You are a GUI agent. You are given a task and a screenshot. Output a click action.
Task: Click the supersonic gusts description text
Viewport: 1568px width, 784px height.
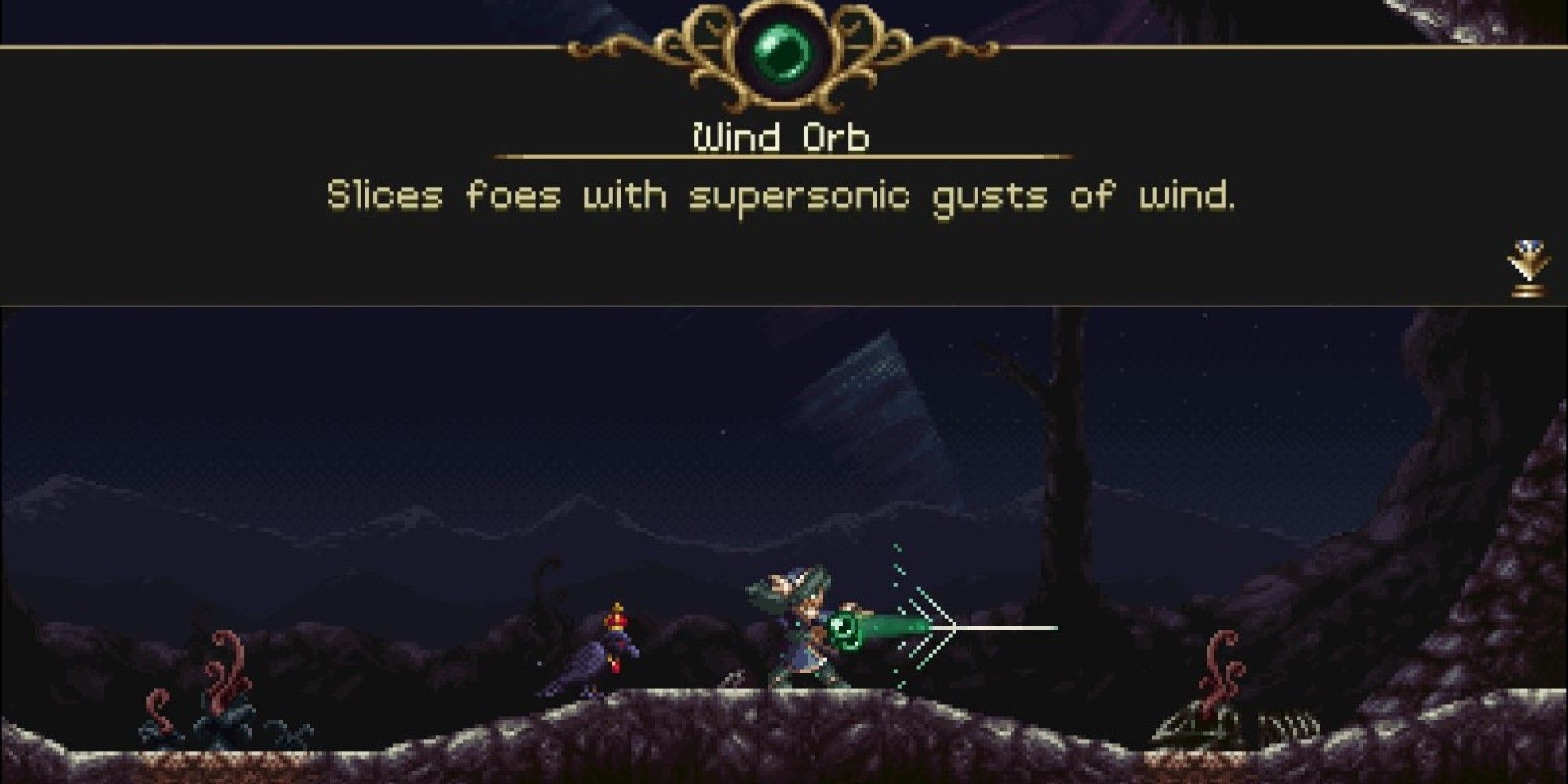pyautogui.click(x=784, y=196)
